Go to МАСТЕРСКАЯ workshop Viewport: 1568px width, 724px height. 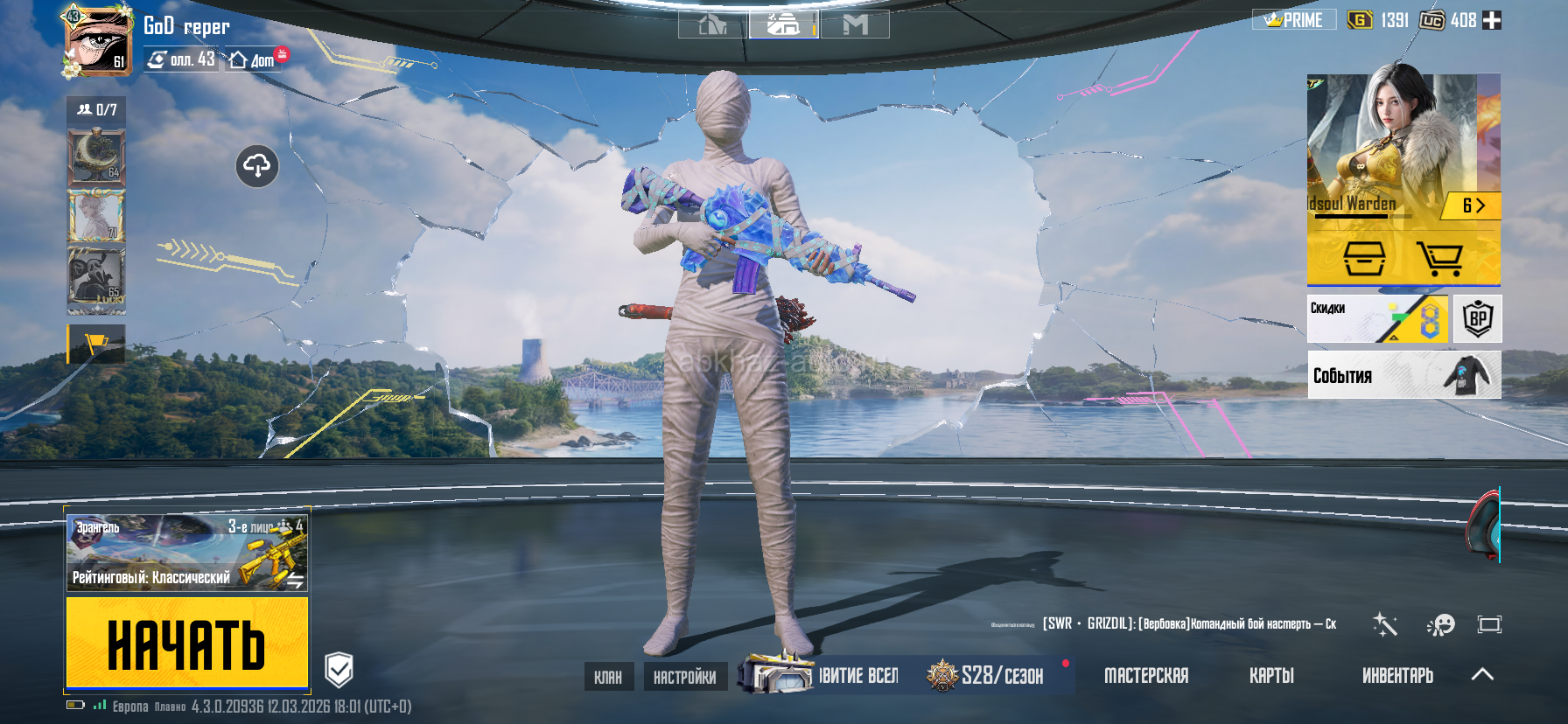pos(1145,676)
